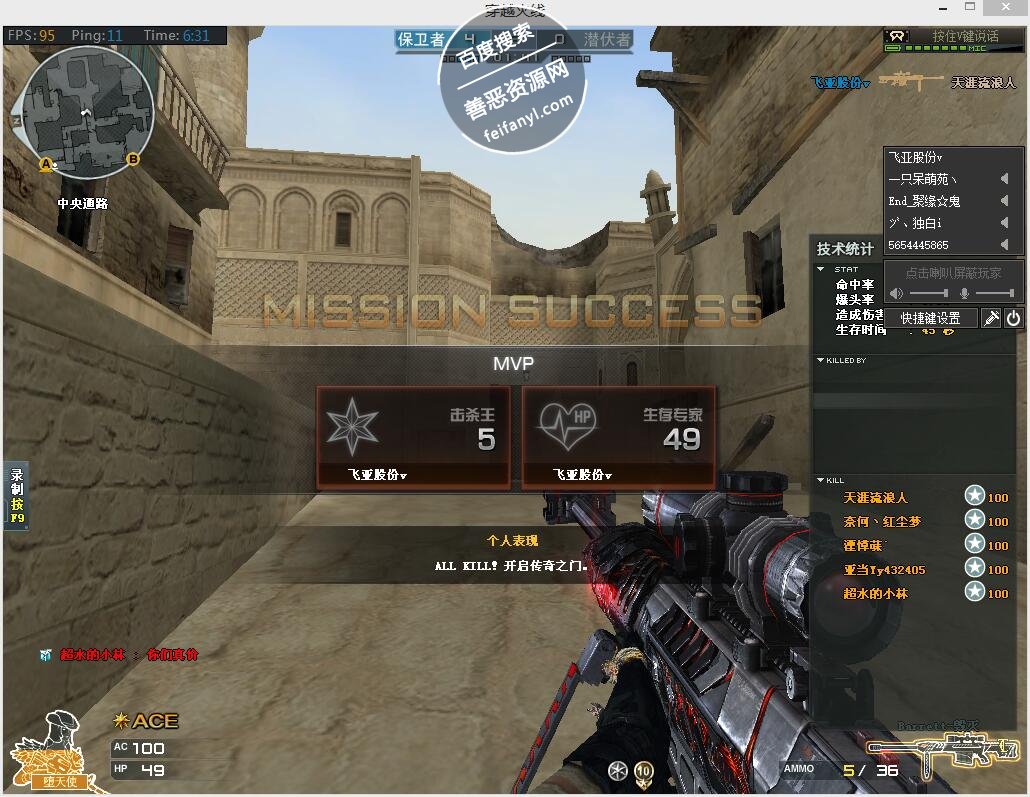The width and height of the screenshot is (1030, 797).
Task: Select 天涯流浪人 in the kill list
Action: pos(875,497)
